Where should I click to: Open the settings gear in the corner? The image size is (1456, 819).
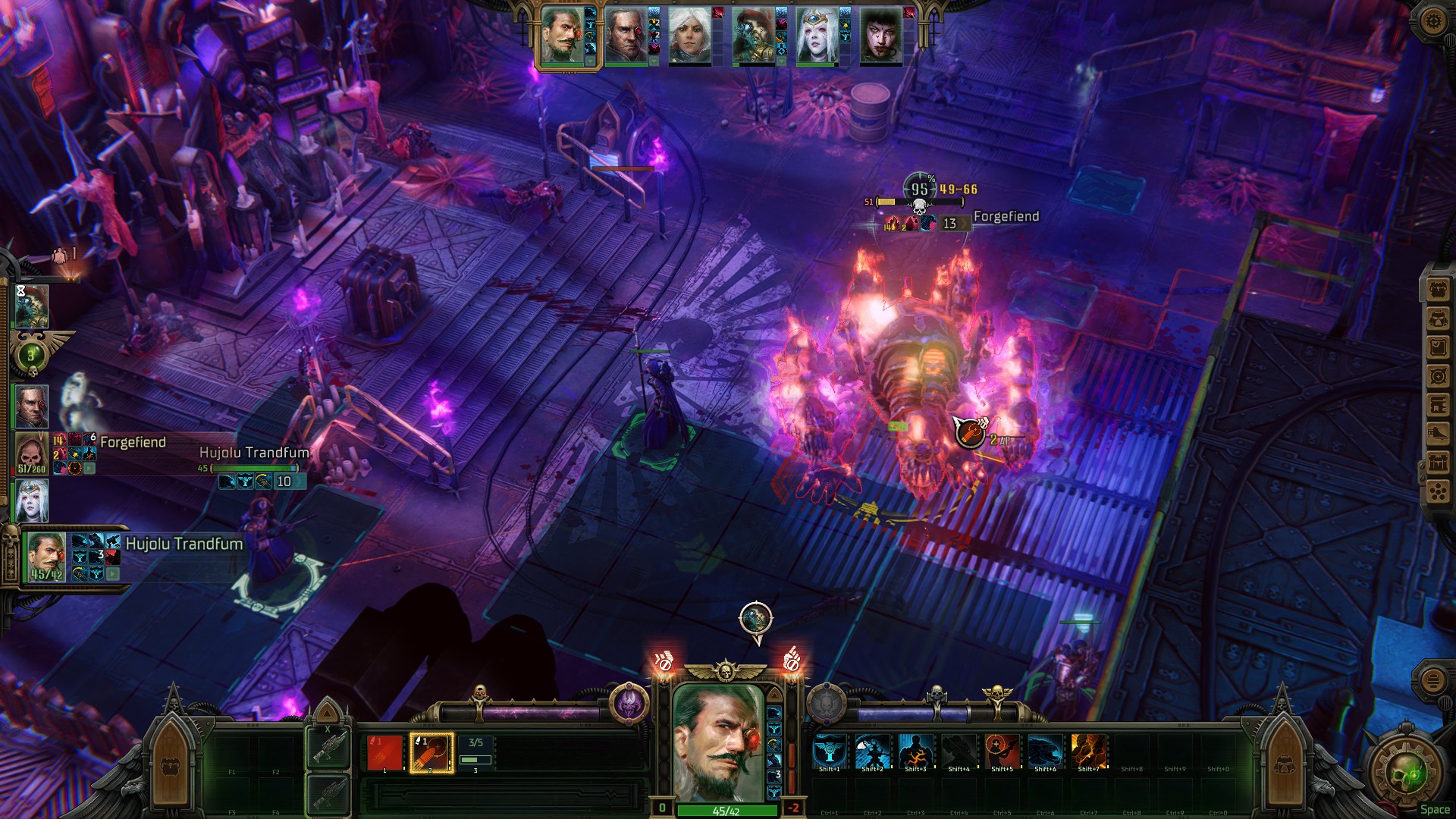point(1432,20)
